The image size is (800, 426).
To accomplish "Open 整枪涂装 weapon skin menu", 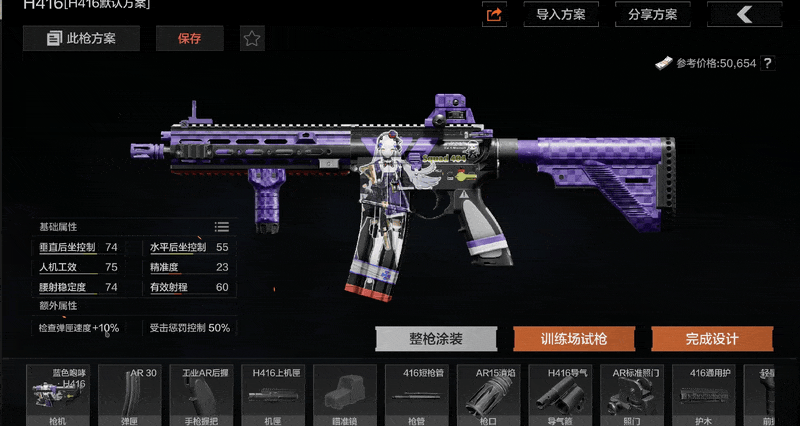I will click(x=435, y=339).
